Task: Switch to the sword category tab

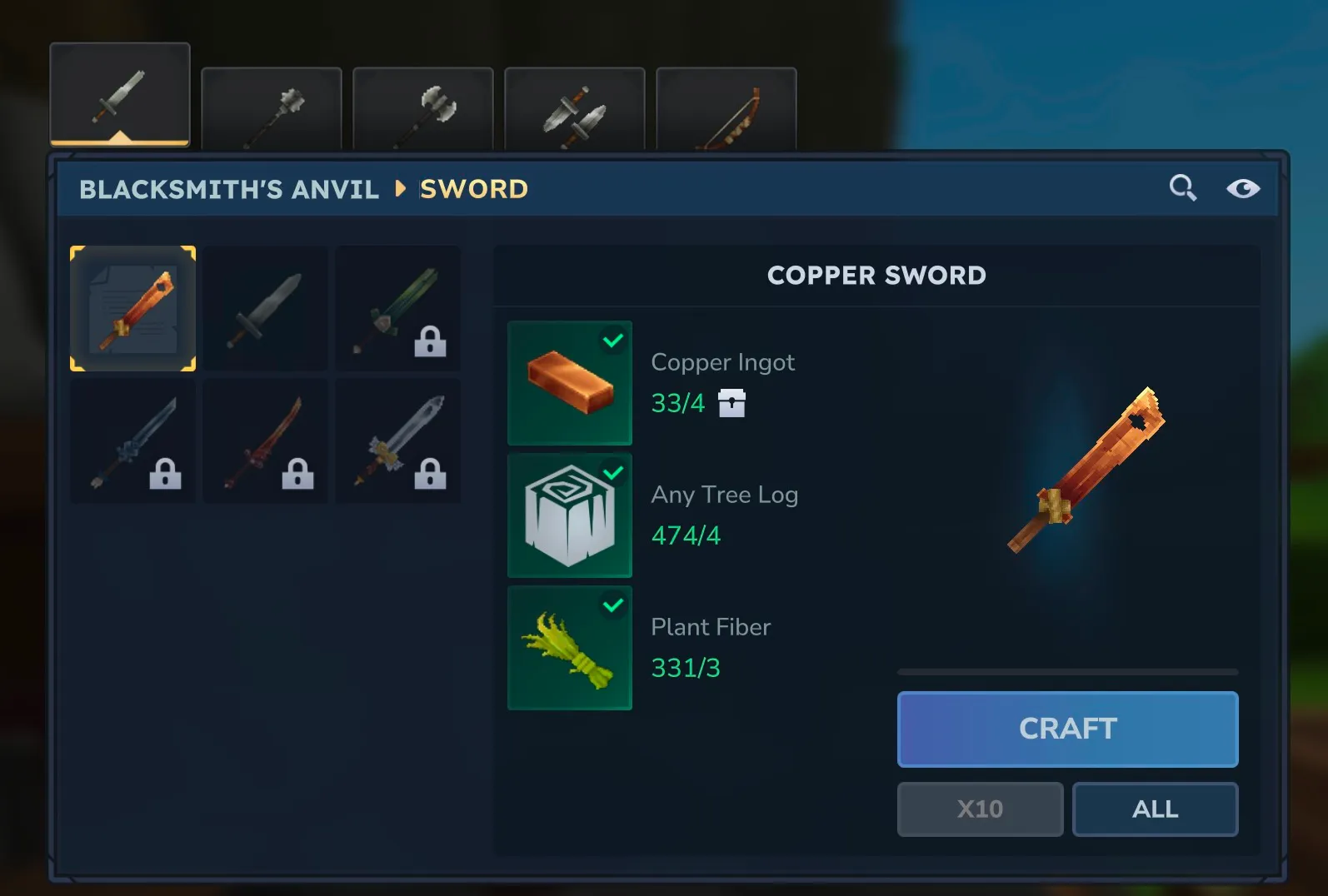Action: 120,95
